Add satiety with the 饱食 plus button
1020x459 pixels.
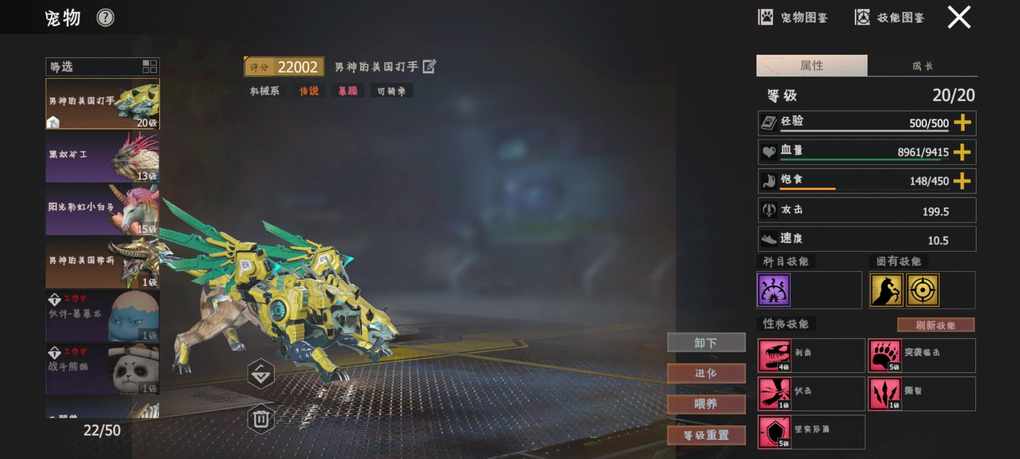(x=962, y=181)
